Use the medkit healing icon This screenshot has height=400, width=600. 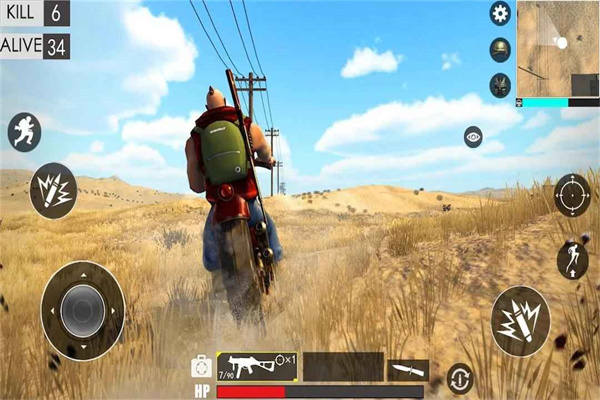201,366
